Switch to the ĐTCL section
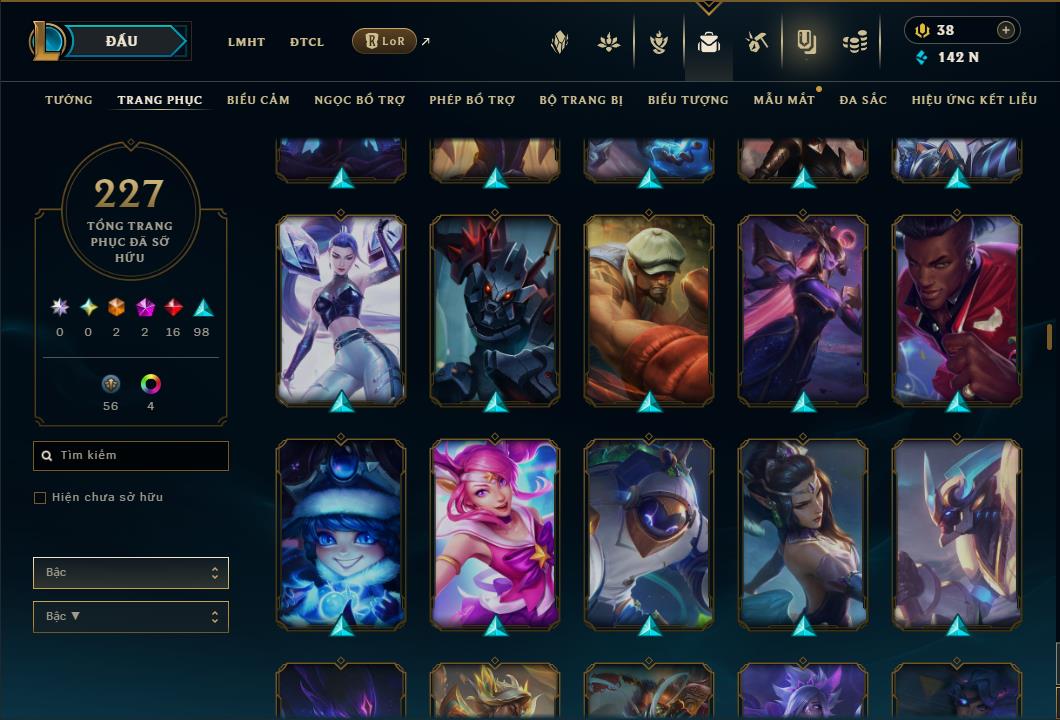The width and height of the screenshot is (1060, 720). [307, 42]
